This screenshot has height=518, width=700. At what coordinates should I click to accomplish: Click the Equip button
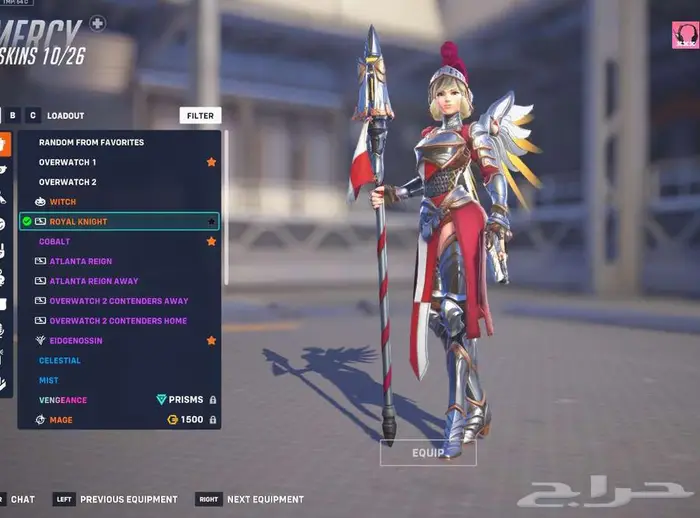click(x=428, y=453)
